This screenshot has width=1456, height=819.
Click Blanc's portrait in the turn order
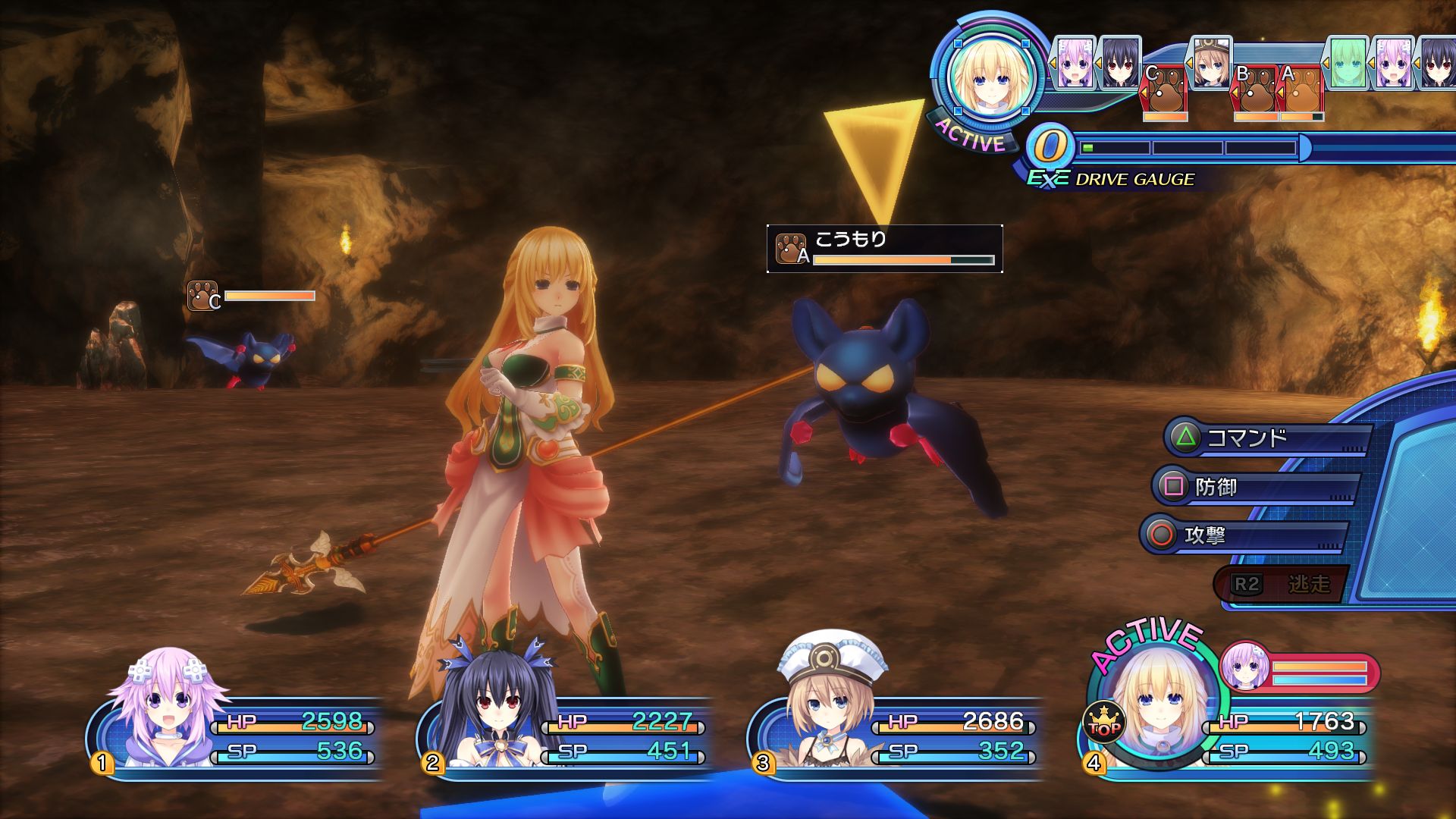pyautogui.click(x=1210, y=62)
